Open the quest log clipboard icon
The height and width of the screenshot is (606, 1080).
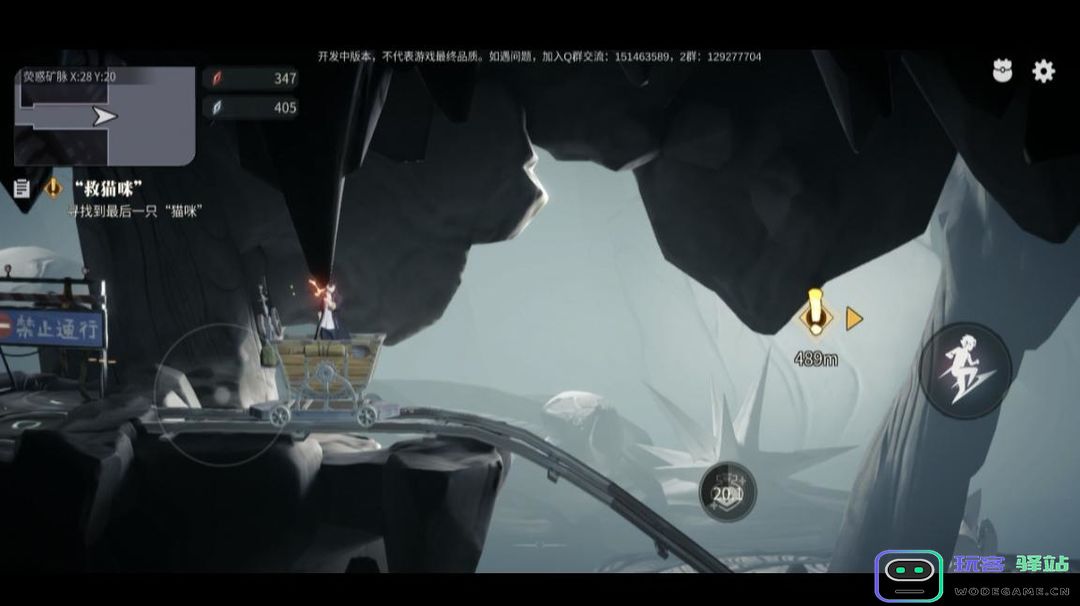[21, 188]
